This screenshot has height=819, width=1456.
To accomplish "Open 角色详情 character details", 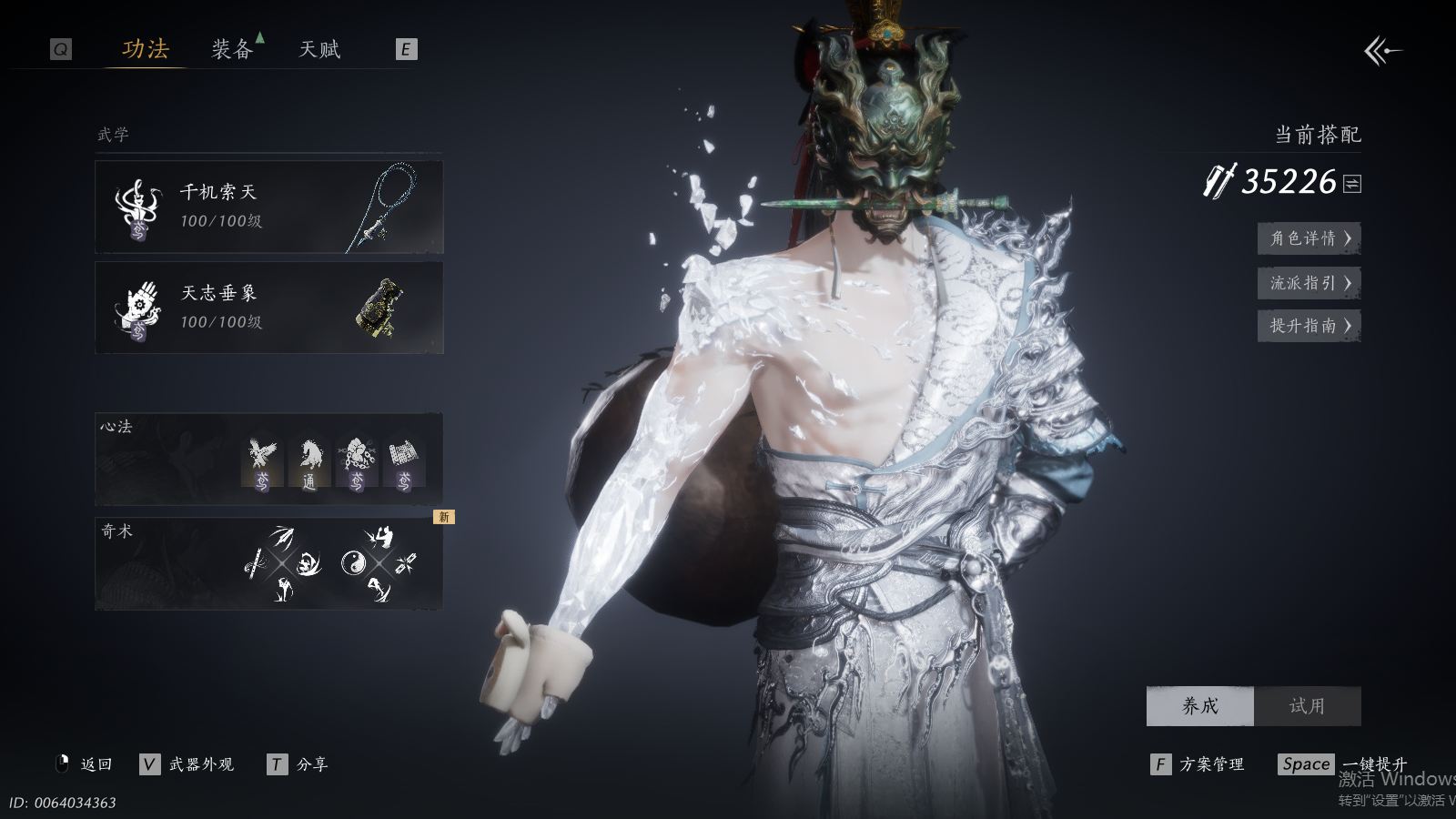I will coord(1309,238).
